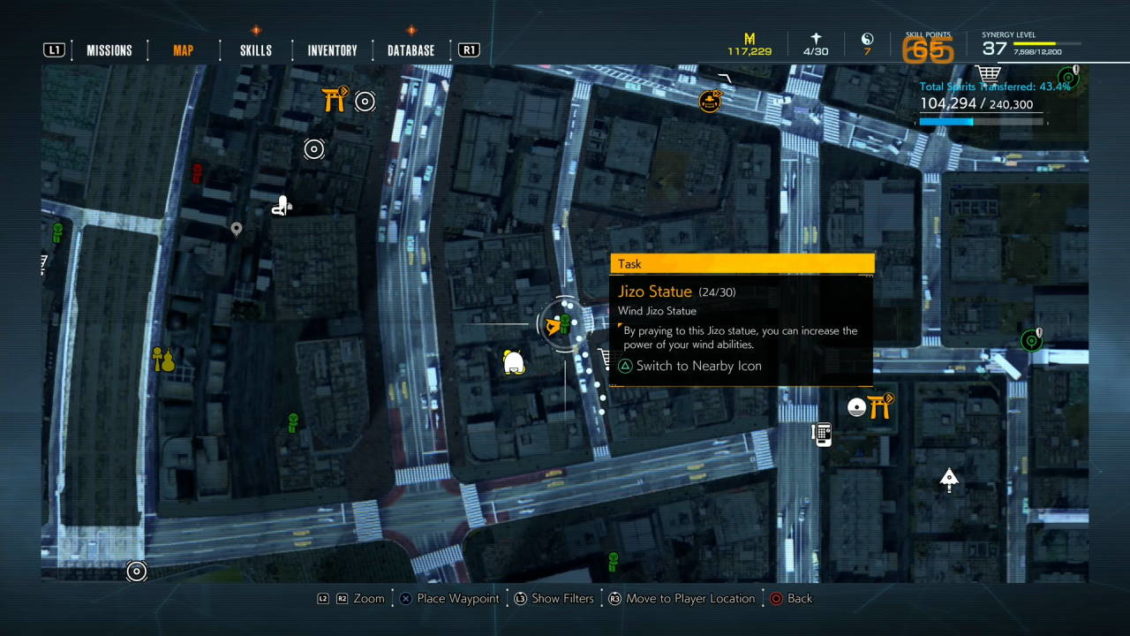The image size is (1130, 636).
Task: Select the white arrow-in-diamond map marker
Action: click(949, 480)
